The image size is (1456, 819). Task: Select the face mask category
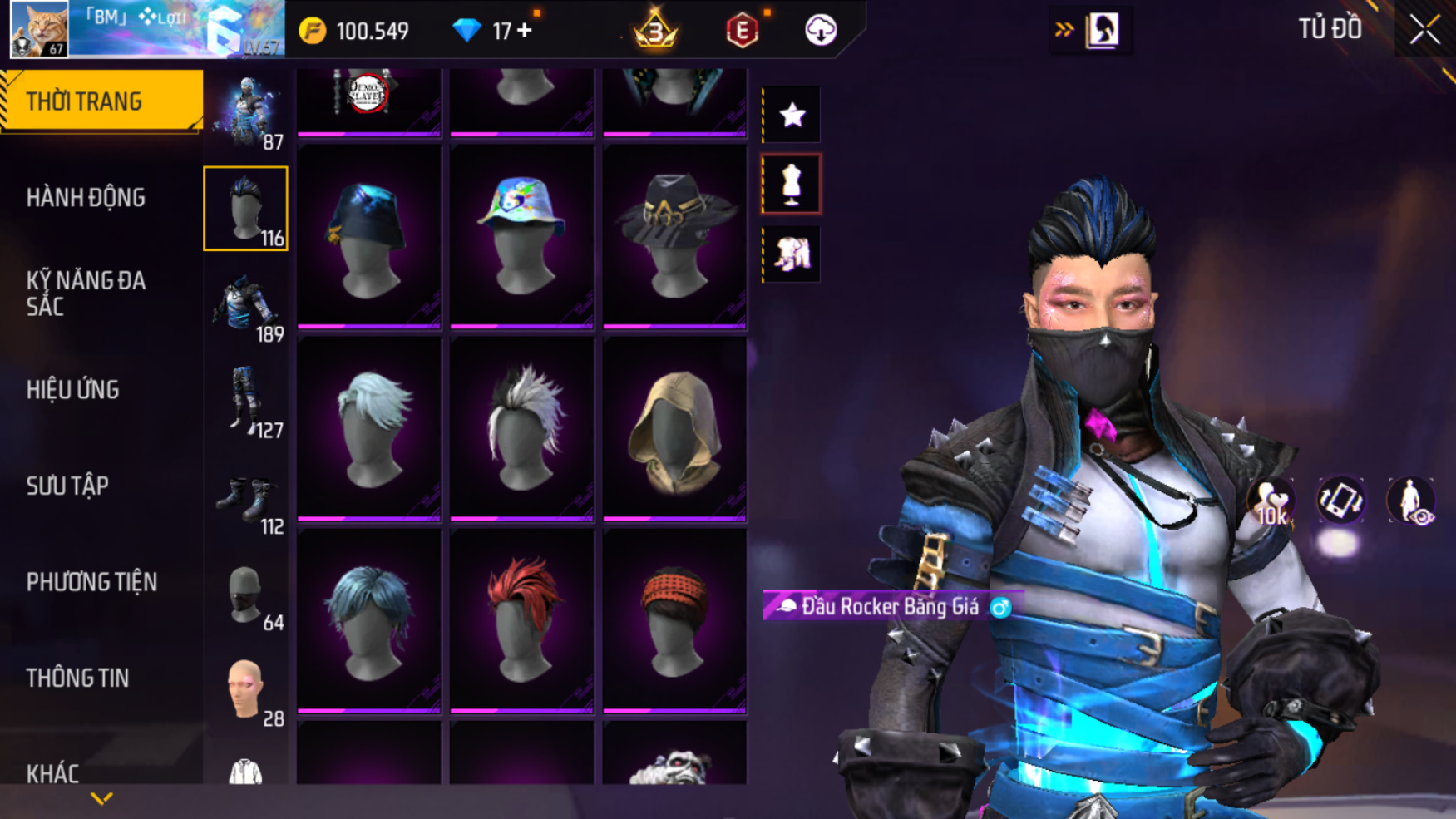click(x=246, y=595)
